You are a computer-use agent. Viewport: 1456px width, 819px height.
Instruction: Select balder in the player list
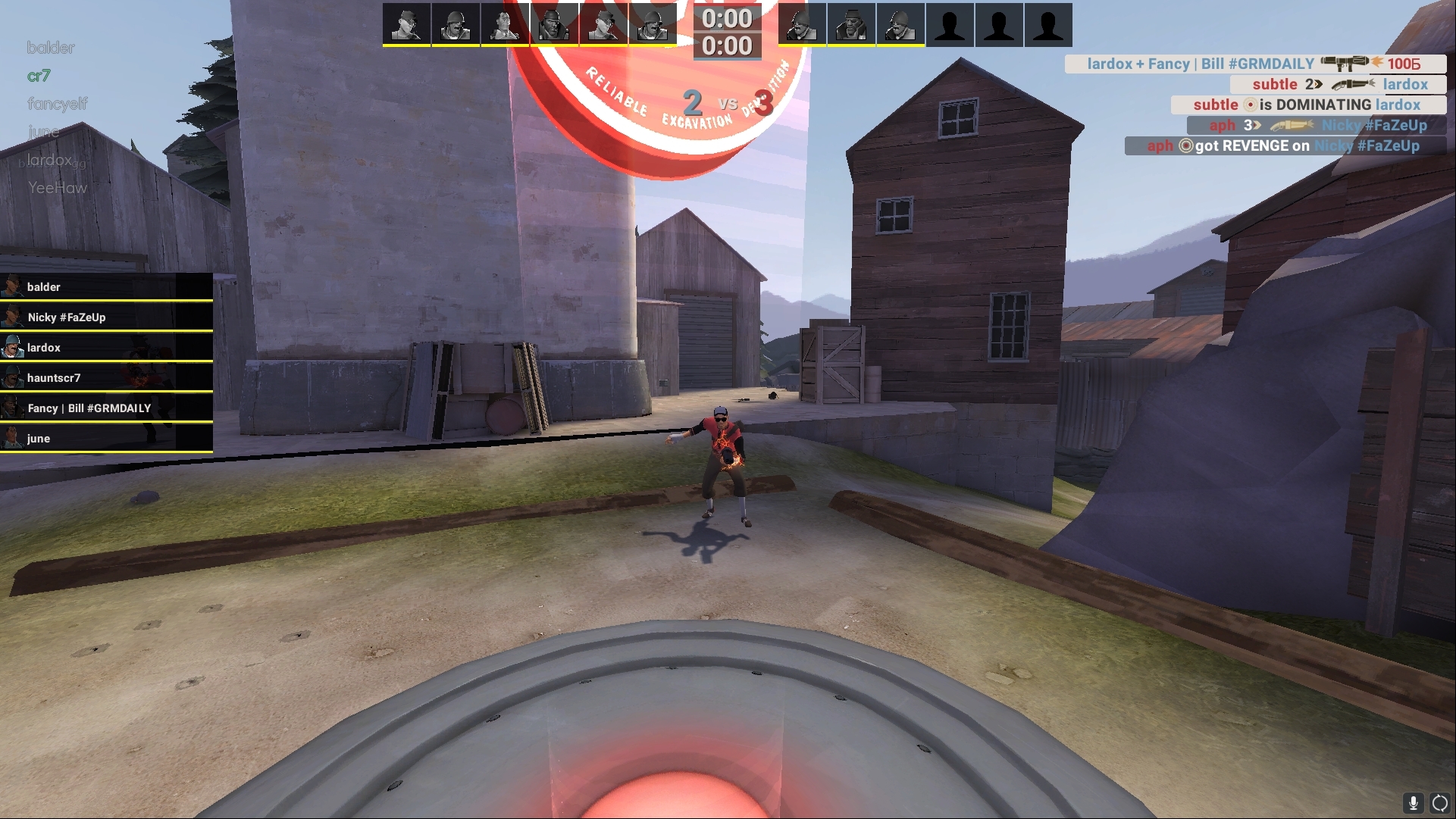pos(106,287)
